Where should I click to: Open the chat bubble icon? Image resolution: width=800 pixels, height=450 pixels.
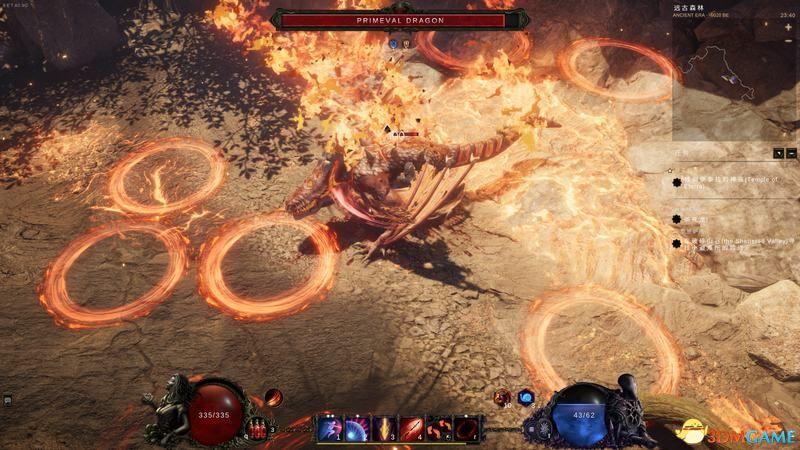point(7,400)
